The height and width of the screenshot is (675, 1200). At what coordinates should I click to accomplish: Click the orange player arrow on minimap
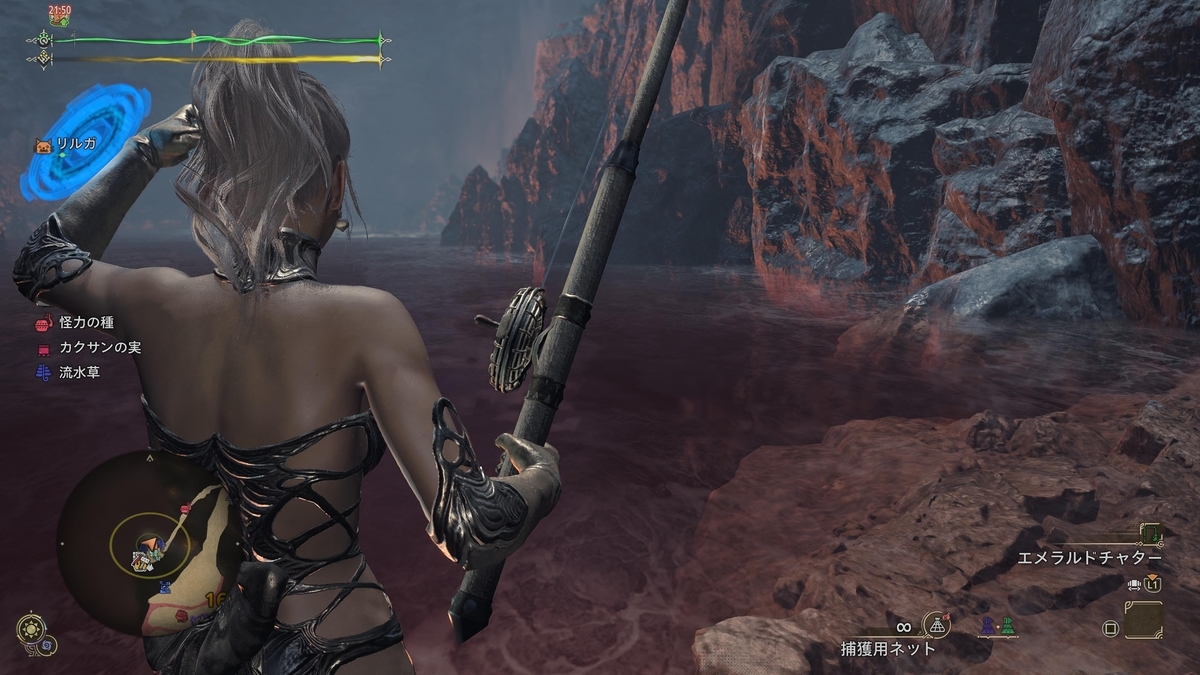[148, 546]
